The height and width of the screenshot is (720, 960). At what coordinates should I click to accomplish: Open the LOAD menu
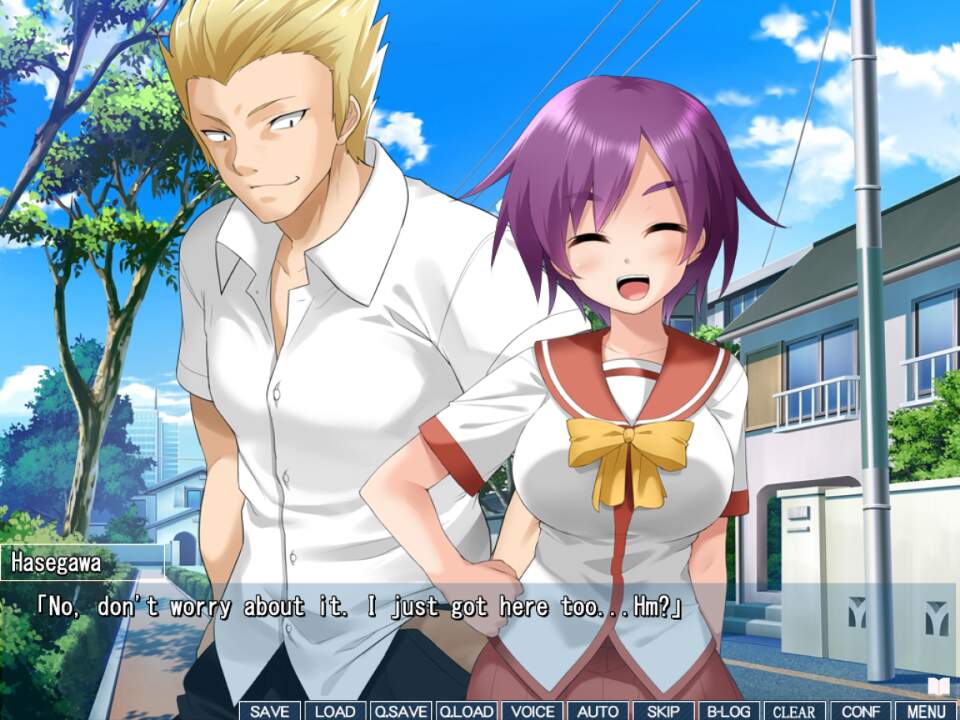335,711
